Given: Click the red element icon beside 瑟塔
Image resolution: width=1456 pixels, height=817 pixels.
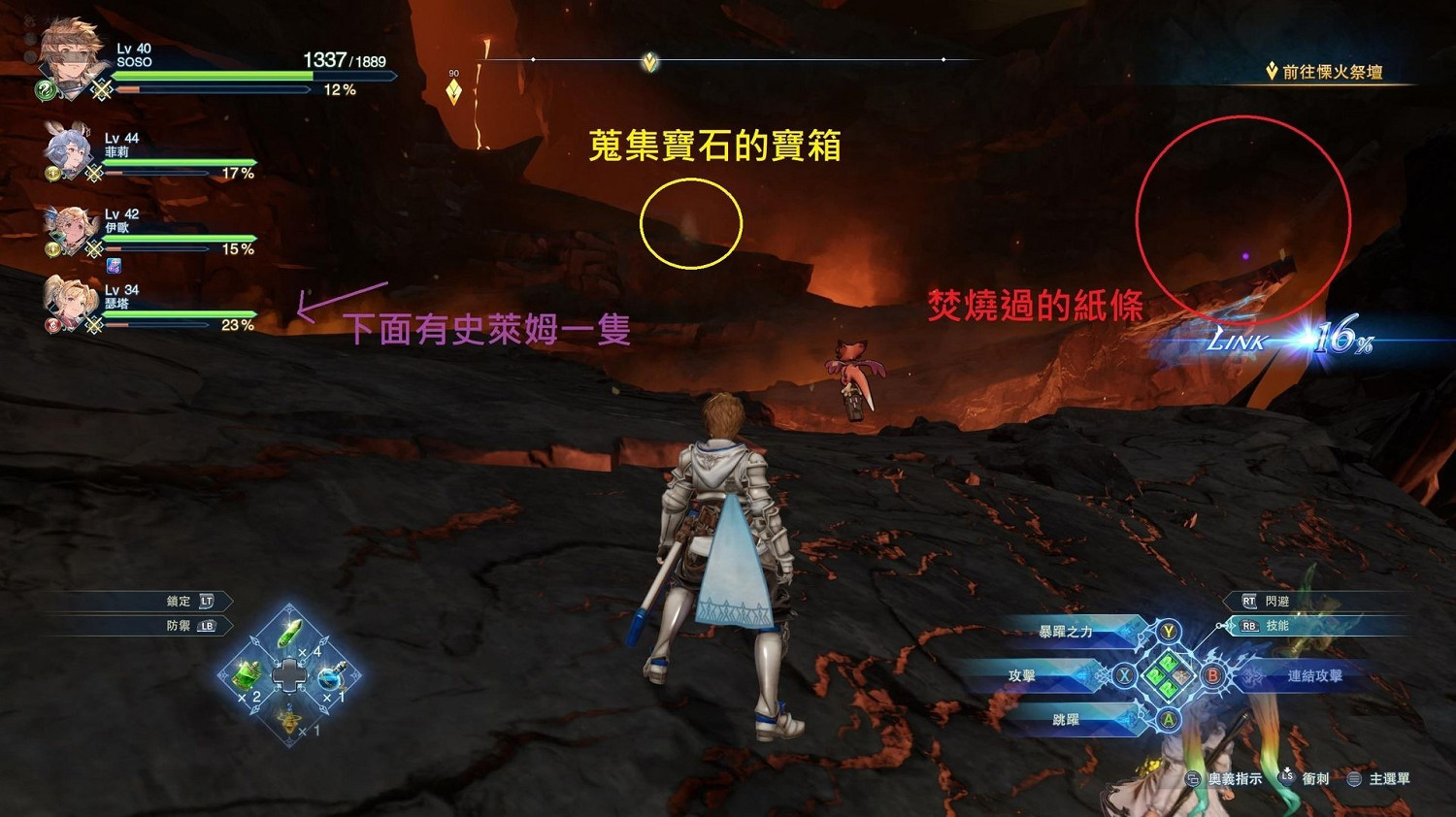Looking at the screenshot, I should coord(53,325).
